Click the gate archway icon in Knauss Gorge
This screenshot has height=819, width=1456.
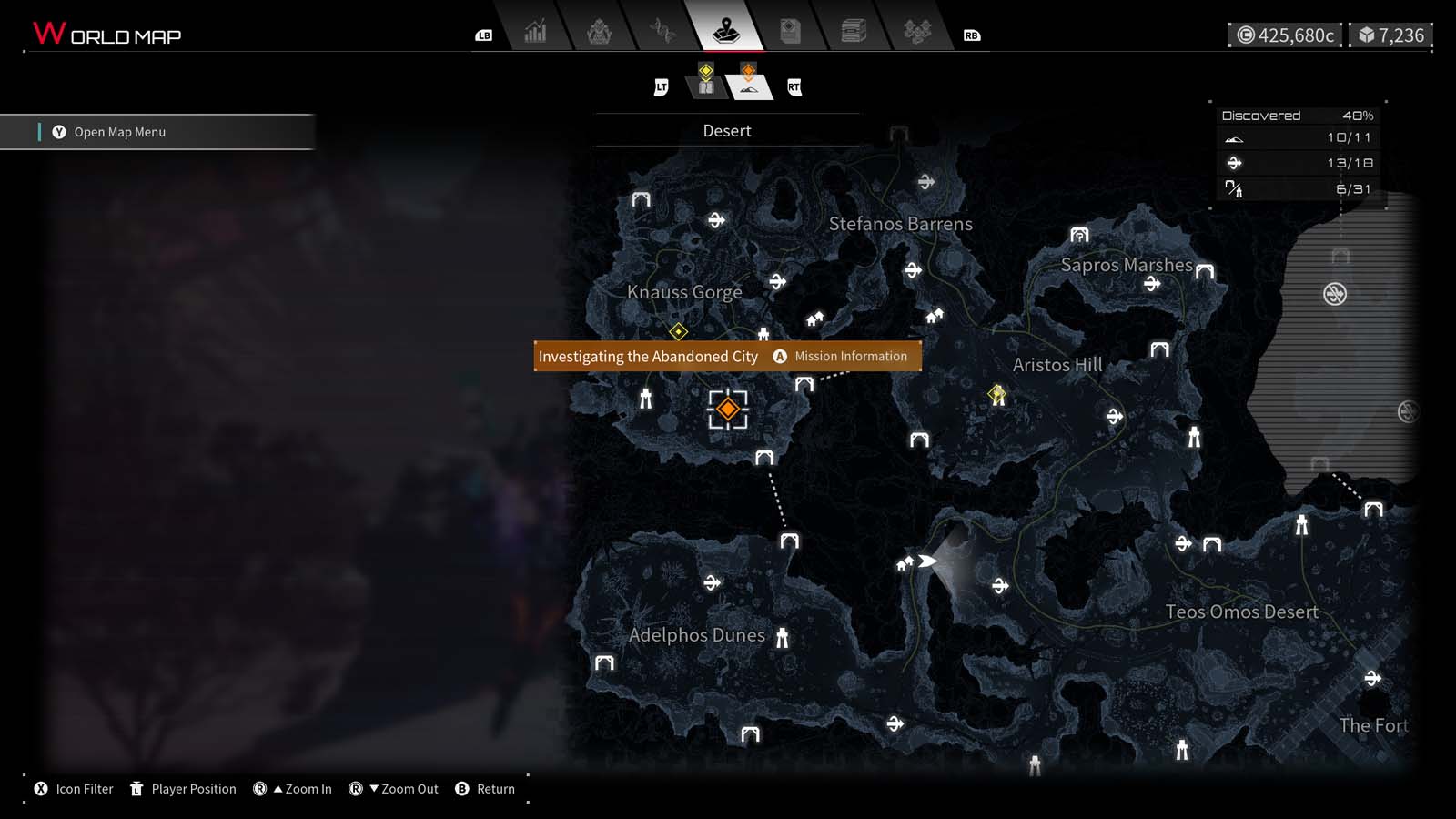pyautogui.click(x=641, y=200)
